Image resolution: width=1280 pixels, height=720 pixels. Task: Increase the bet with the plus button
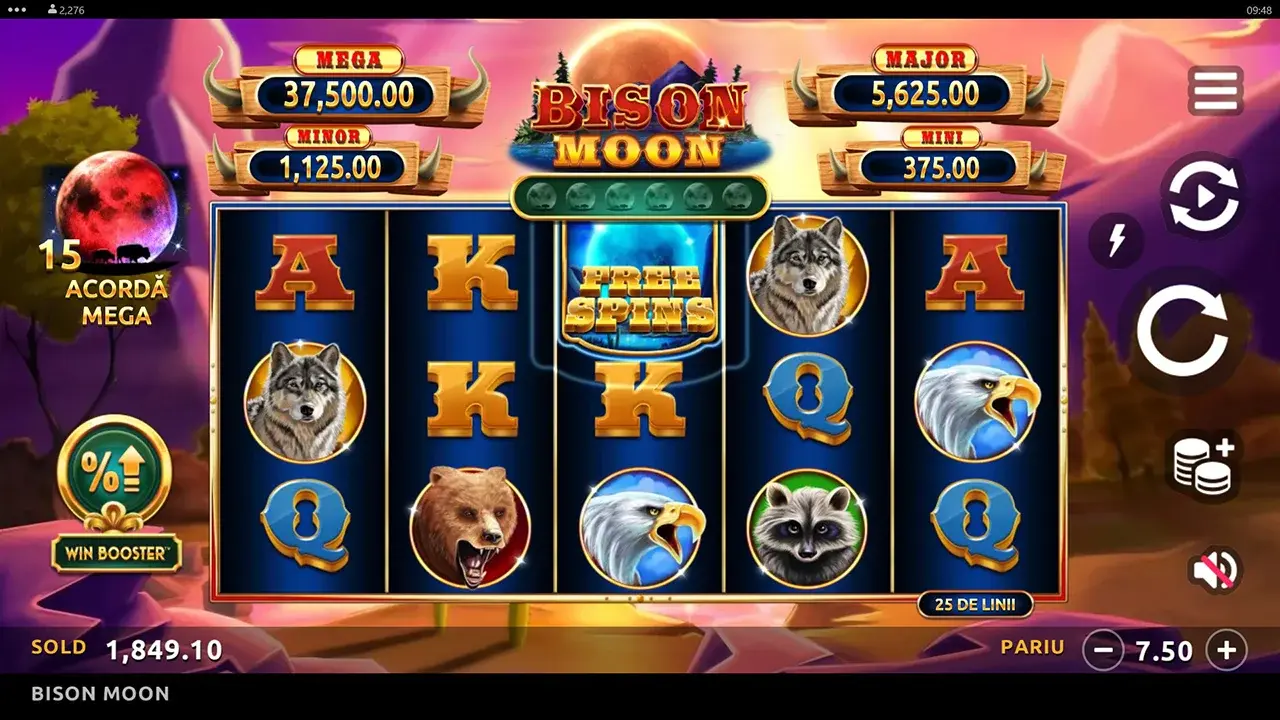[1227, 651]
